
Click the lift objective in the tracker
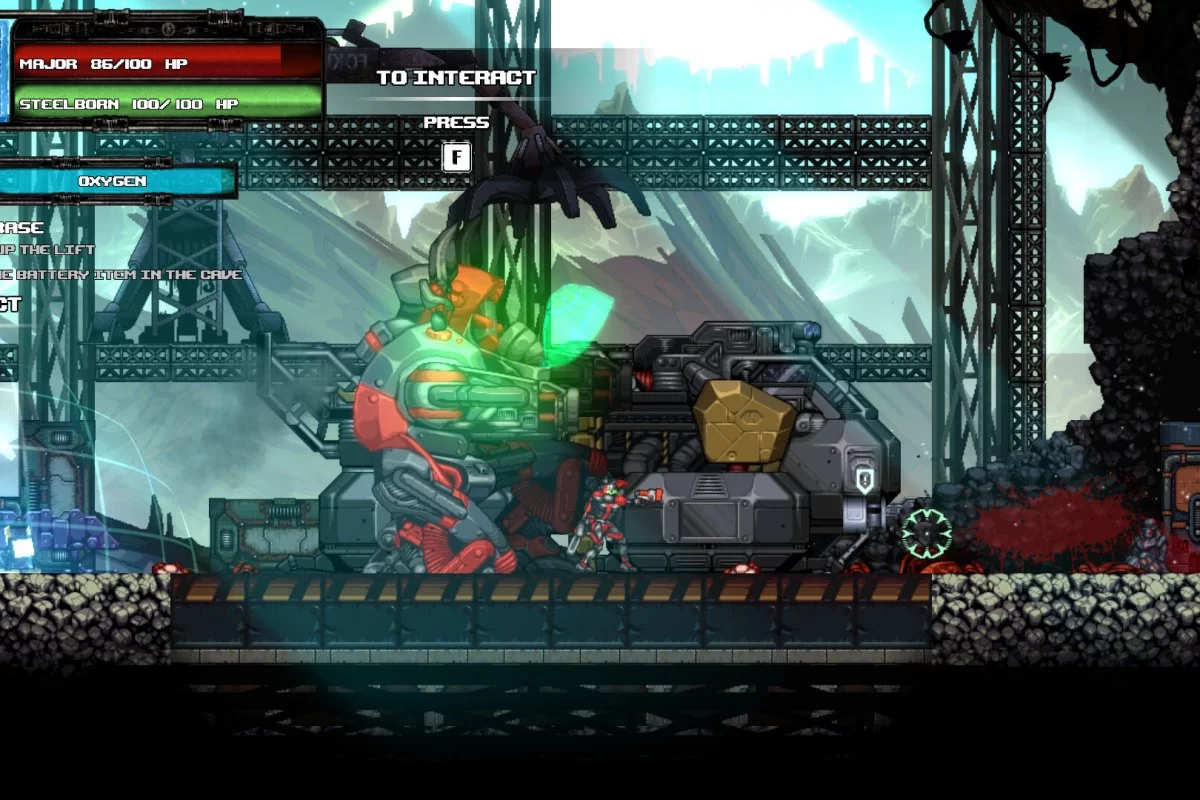(x=48, y=249)
